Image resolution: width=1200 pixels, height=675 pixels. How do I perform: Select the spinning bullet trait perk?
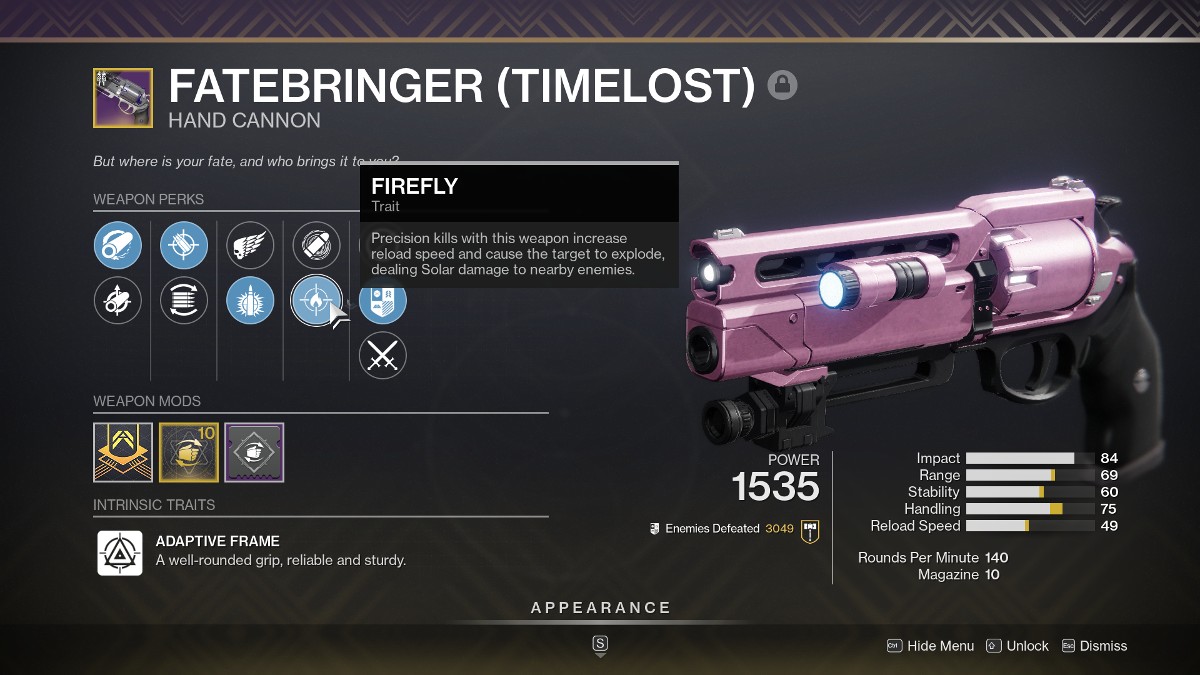pyautogui.click(x=316, y=246)
